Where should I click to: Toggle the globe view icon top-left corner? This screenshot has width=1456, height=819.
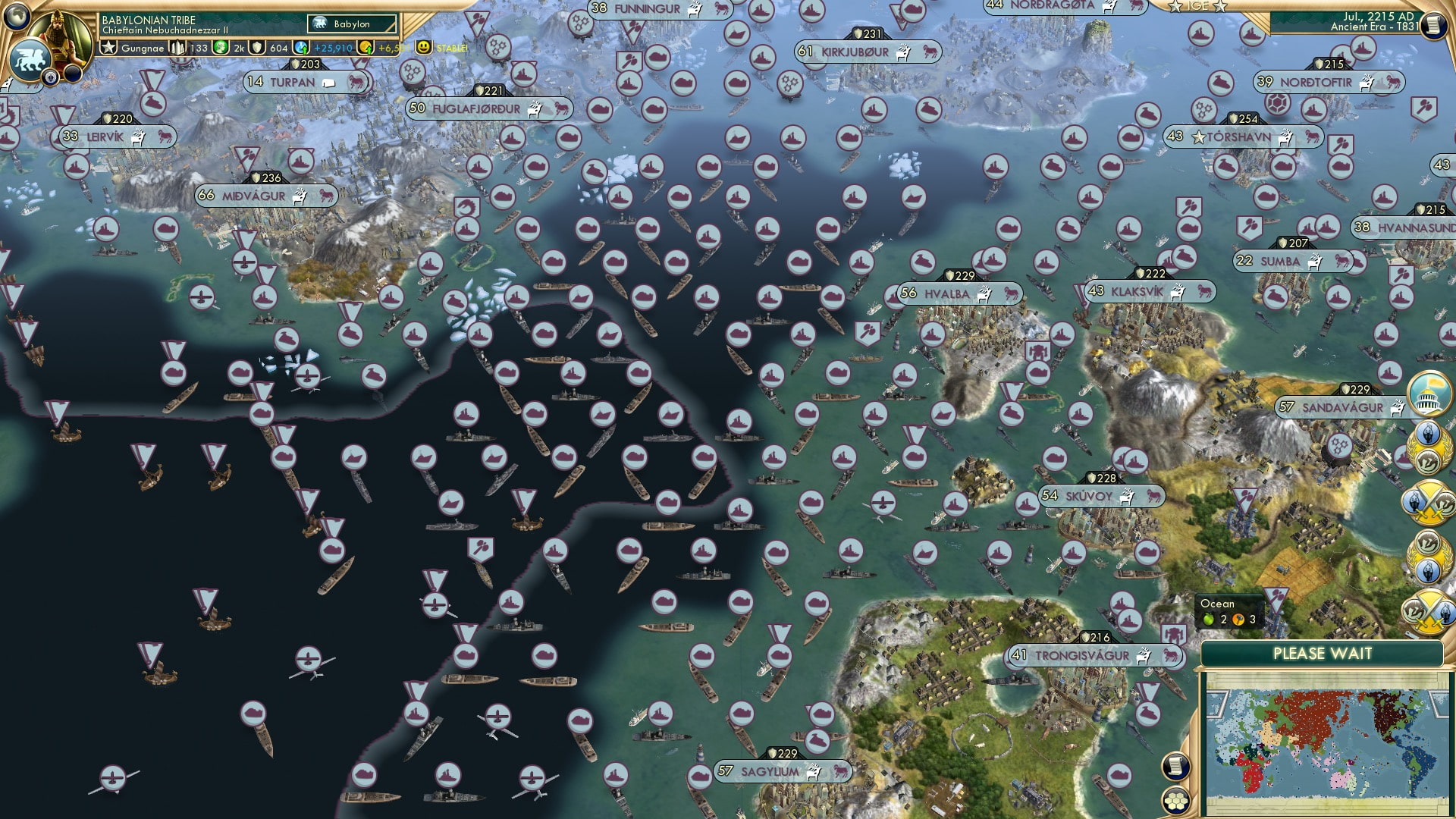(17, 17)
